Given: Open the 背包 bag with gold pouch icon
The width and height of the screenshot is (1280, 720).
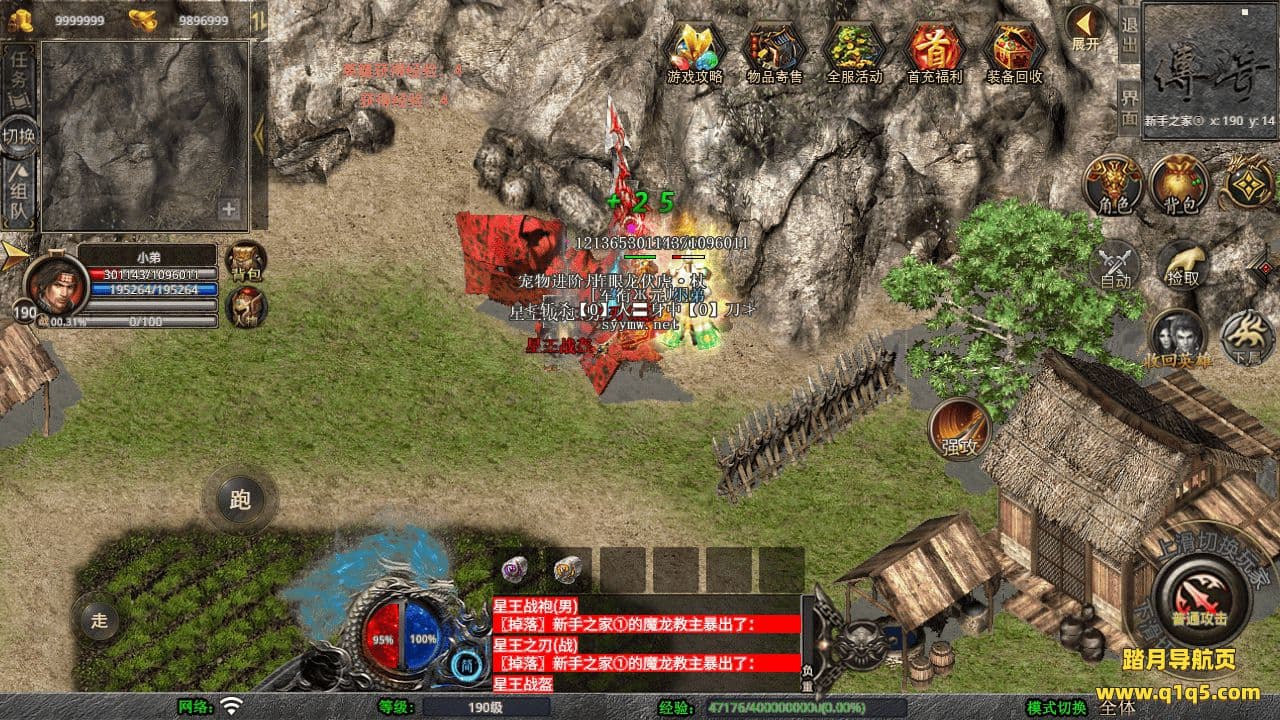Looking at the screenshot, I should coord(1179,185).
